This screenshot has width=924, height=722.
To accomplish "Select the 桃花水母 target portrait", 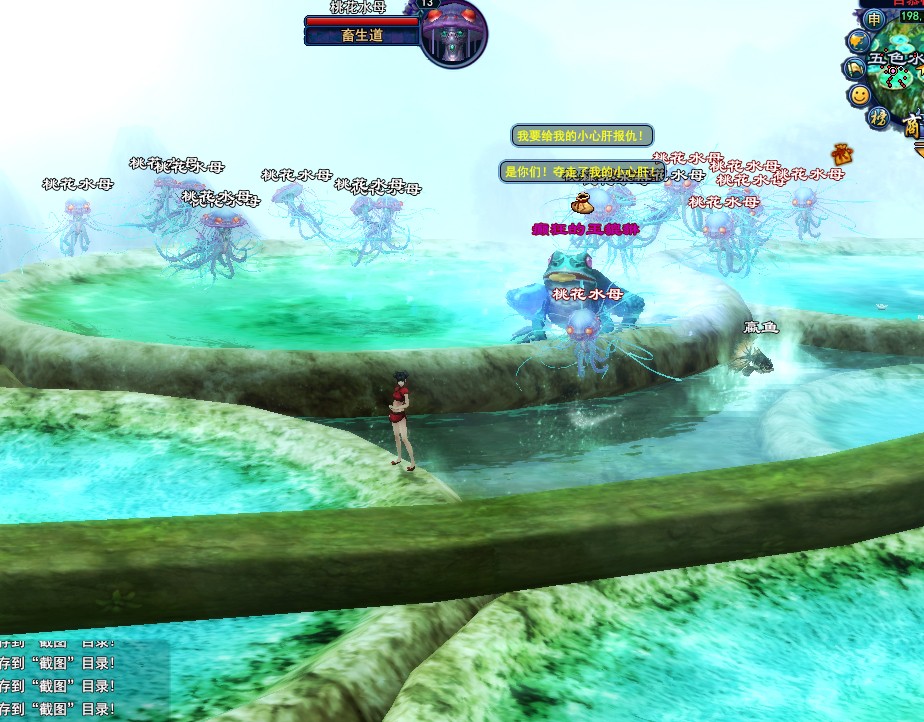I will [x=453, y=33].
